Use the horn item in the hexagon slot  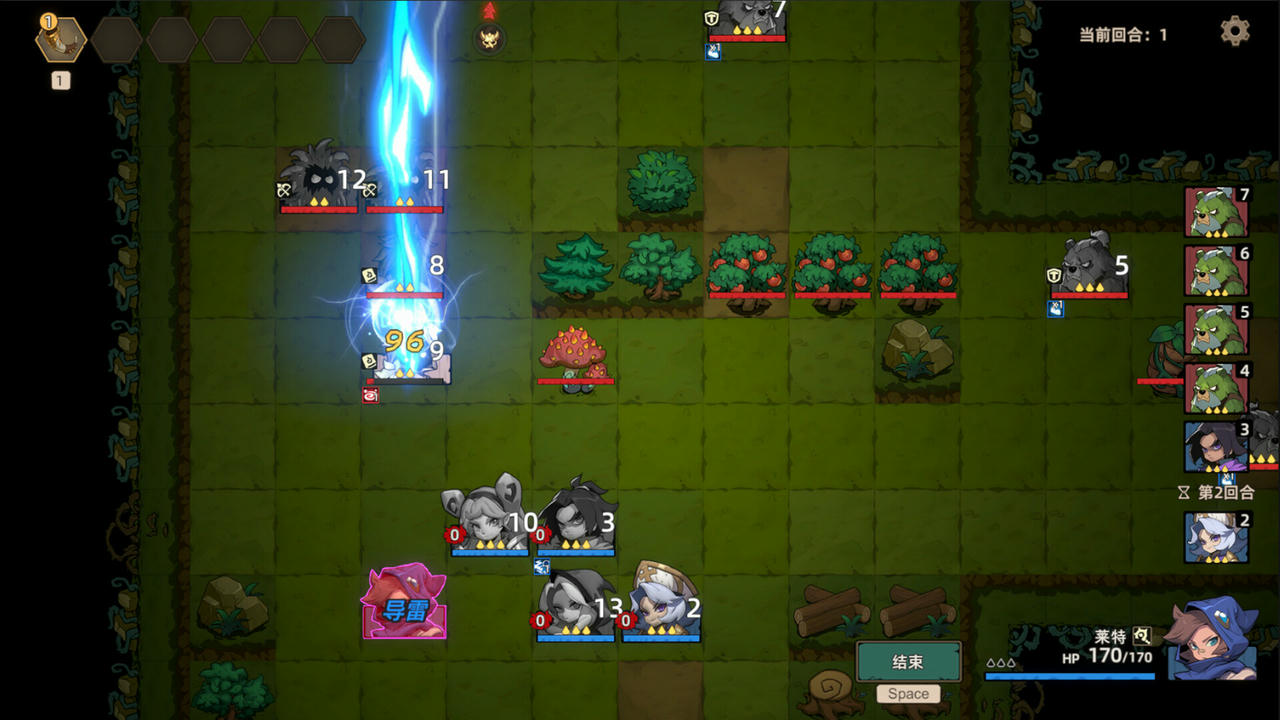click(61, 40)
